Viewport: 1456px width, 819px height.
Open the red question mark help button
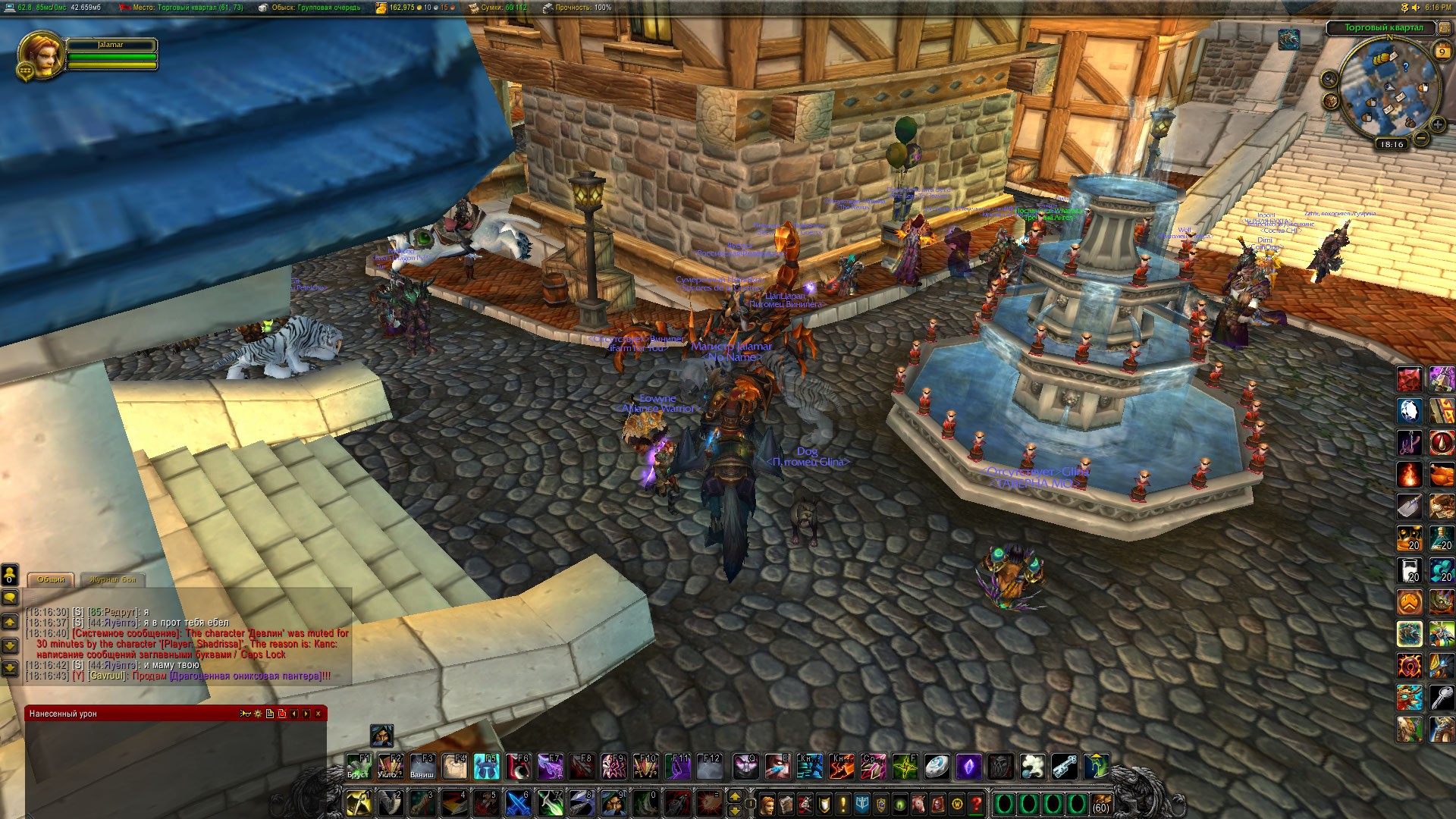pyautogui.click(x=977, y=803)
